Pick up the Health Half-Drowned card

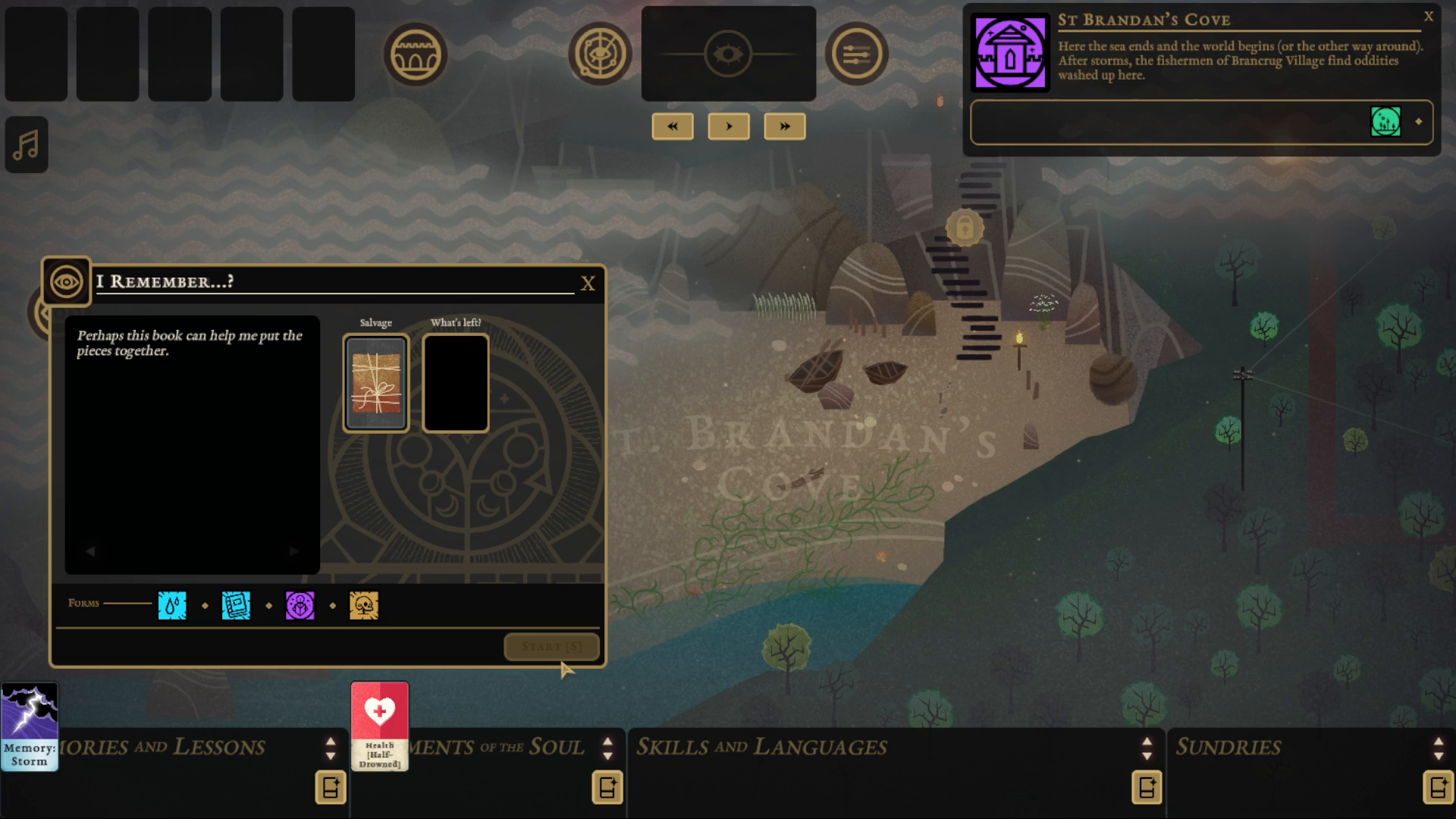(x=380, y=724)
